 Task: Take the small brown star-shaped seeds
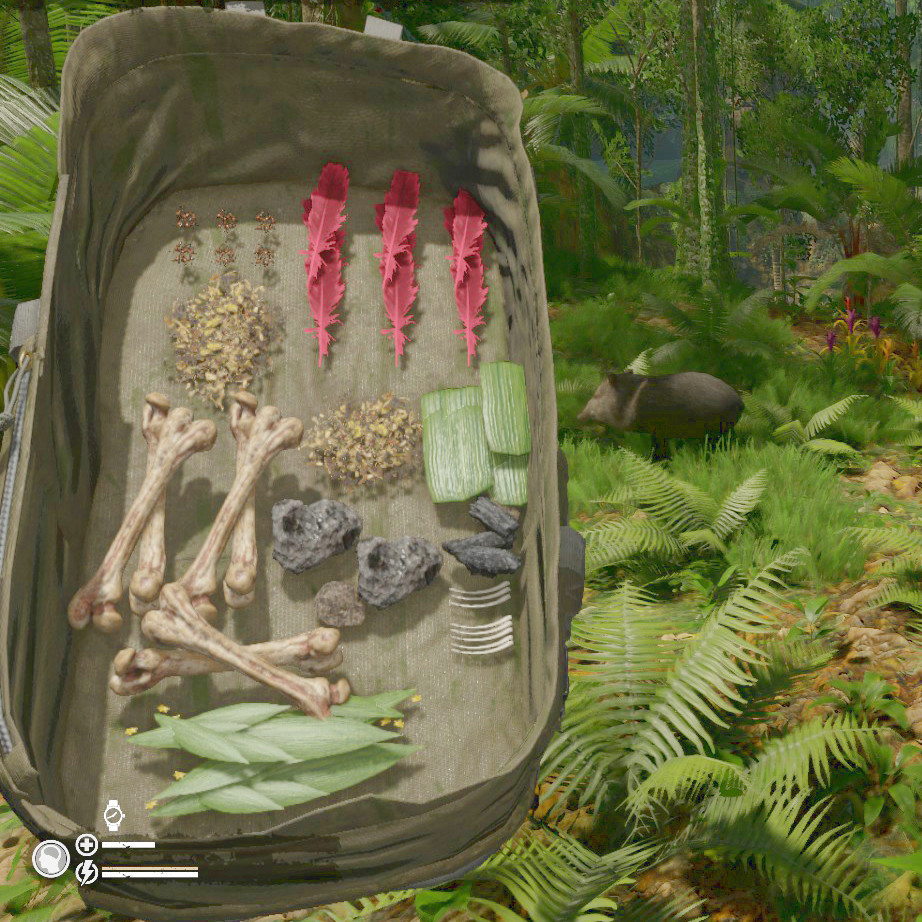pos(225,237)
